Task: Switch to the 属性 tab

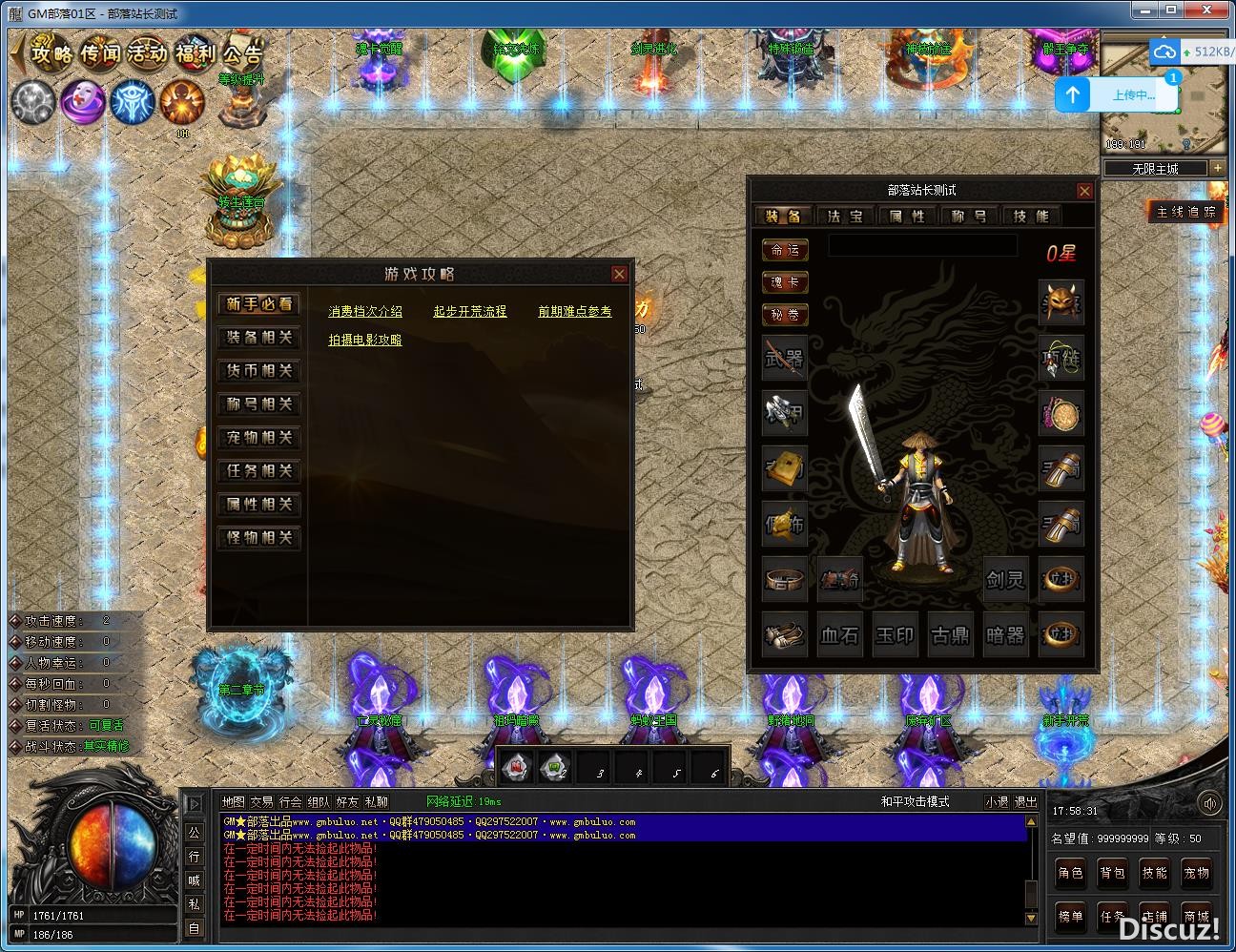Action: pos(906,217)
